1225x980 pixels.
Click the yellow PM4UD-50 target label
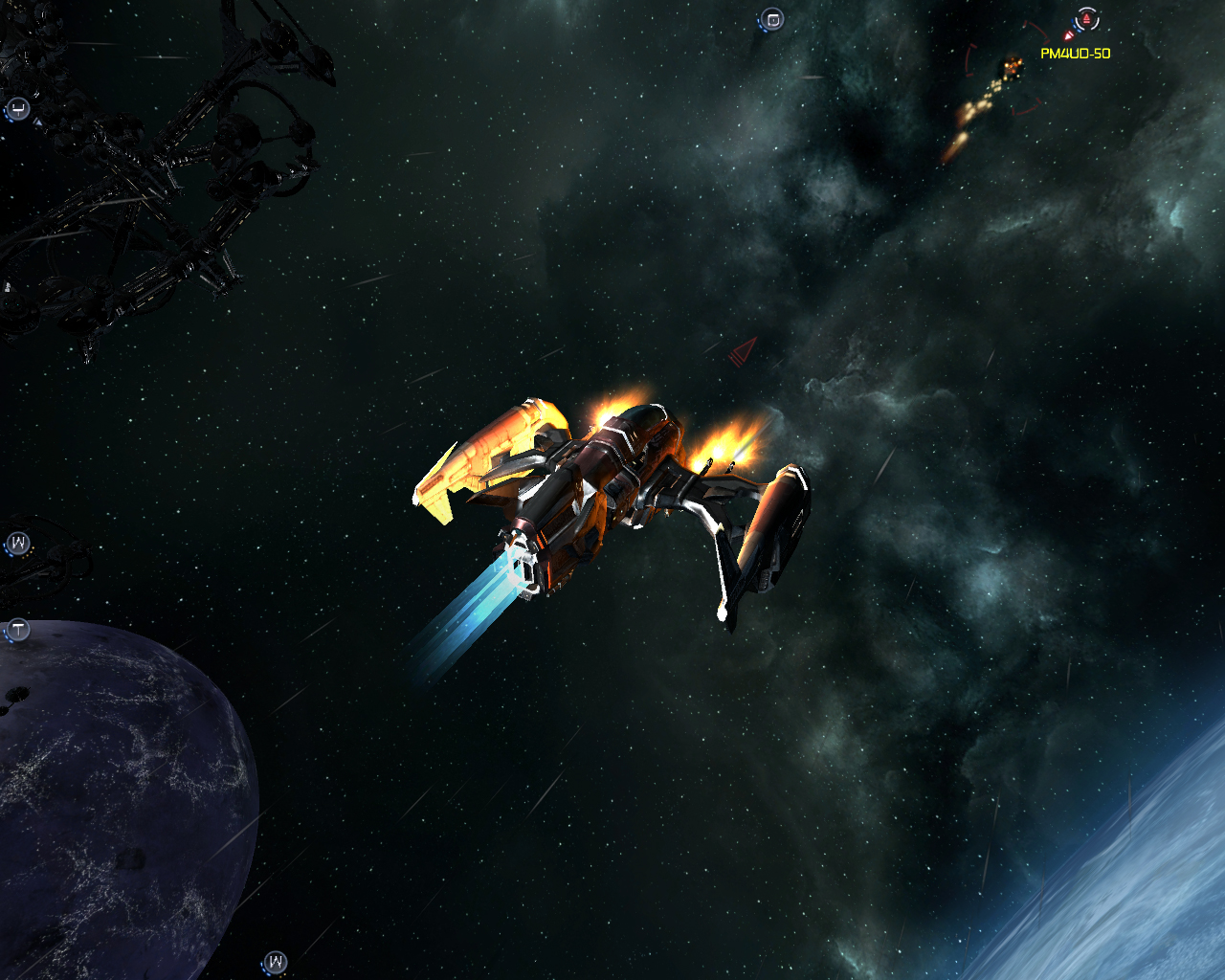pyautogui.click(x=1075, y=54)
